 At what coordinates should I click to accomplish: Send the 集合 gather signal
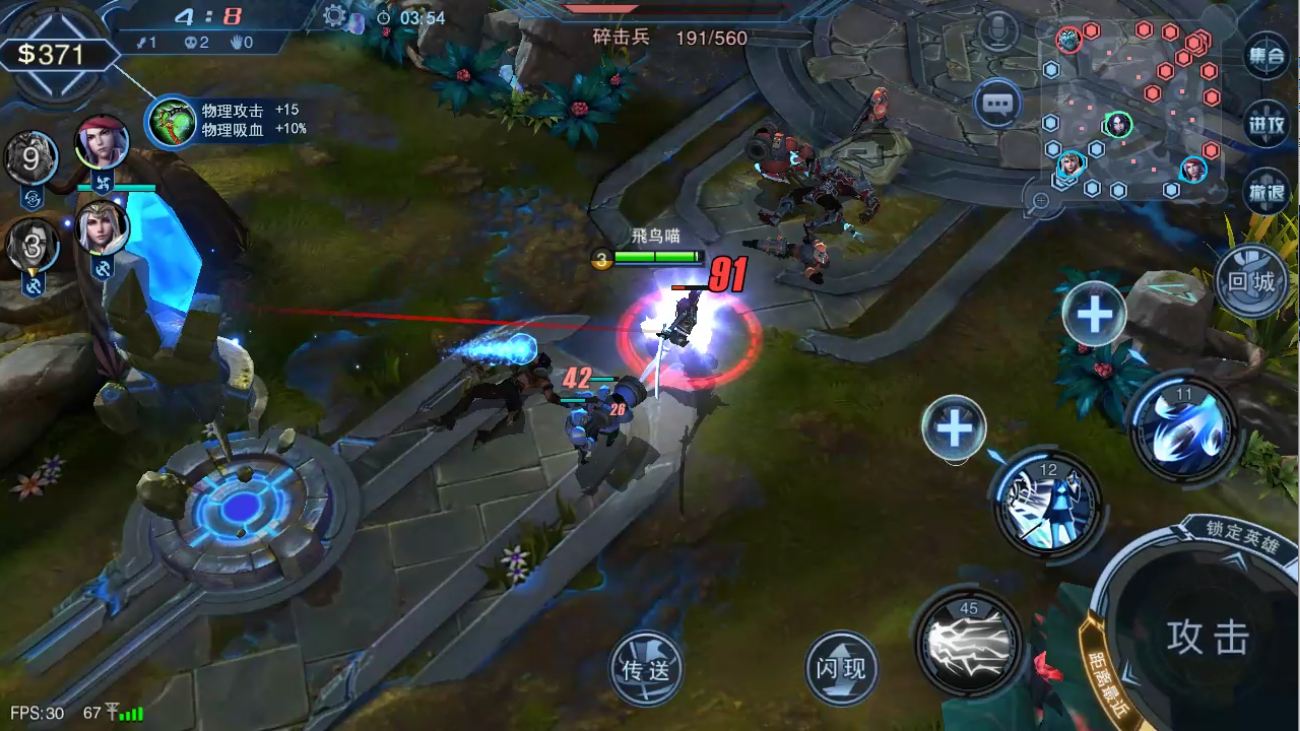click(1265, 56)
